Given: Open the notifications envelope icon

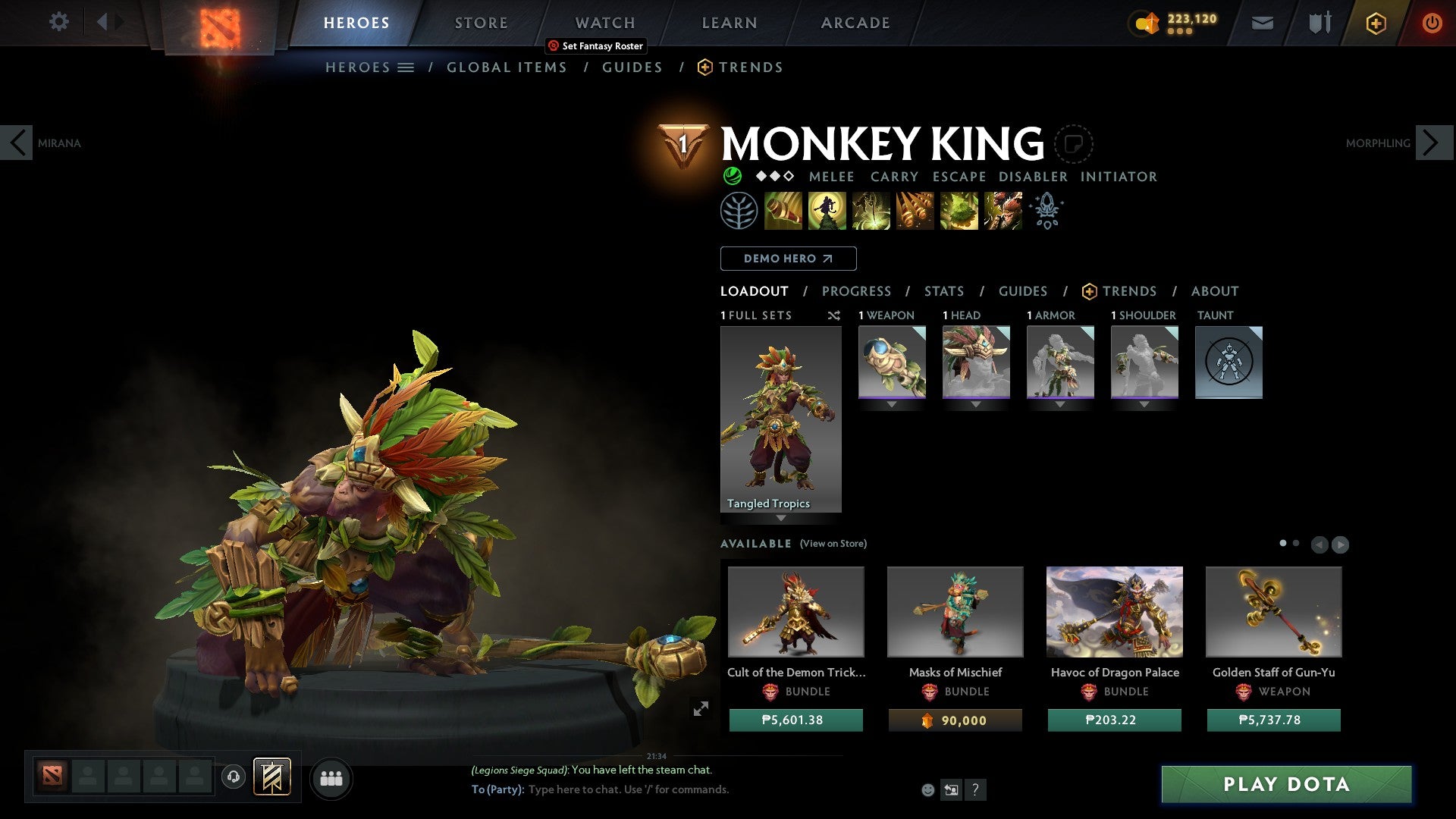Looking at the screenshot, I should click(x=1262, y=23).
